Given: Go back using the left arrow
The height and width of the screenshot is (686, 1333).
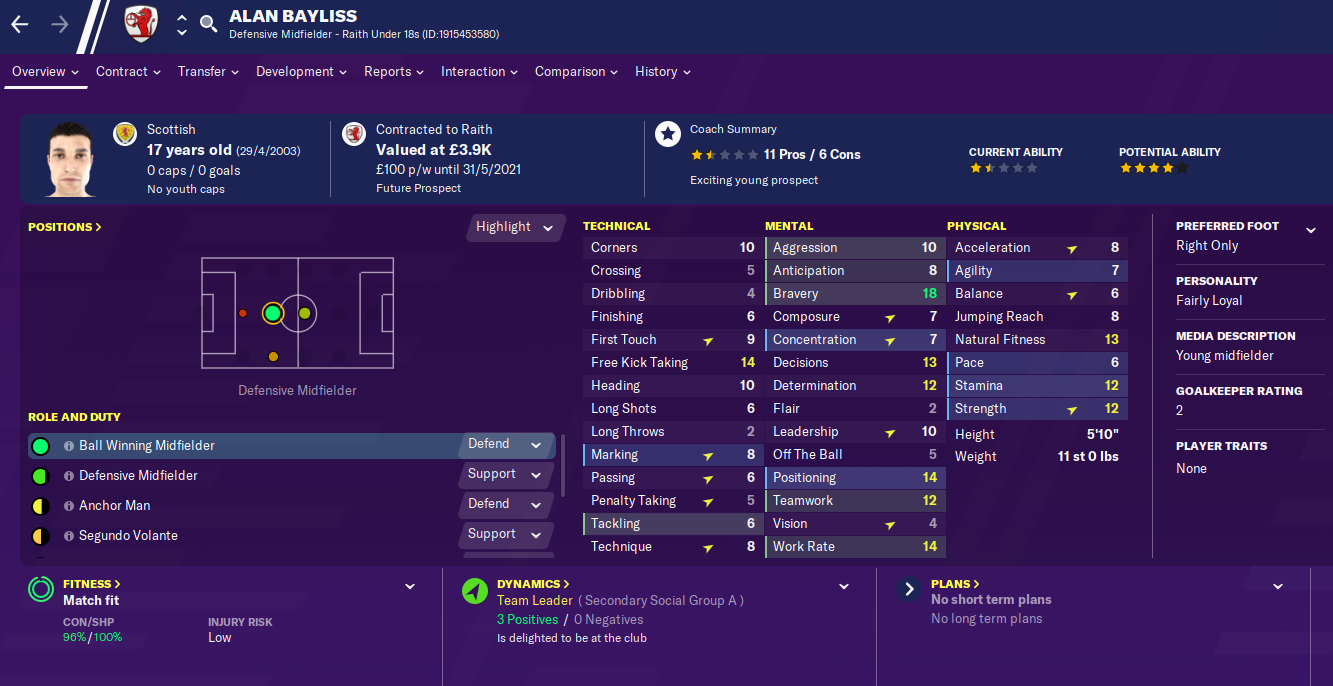Looking at the screenshot, I should pos(20,24).
